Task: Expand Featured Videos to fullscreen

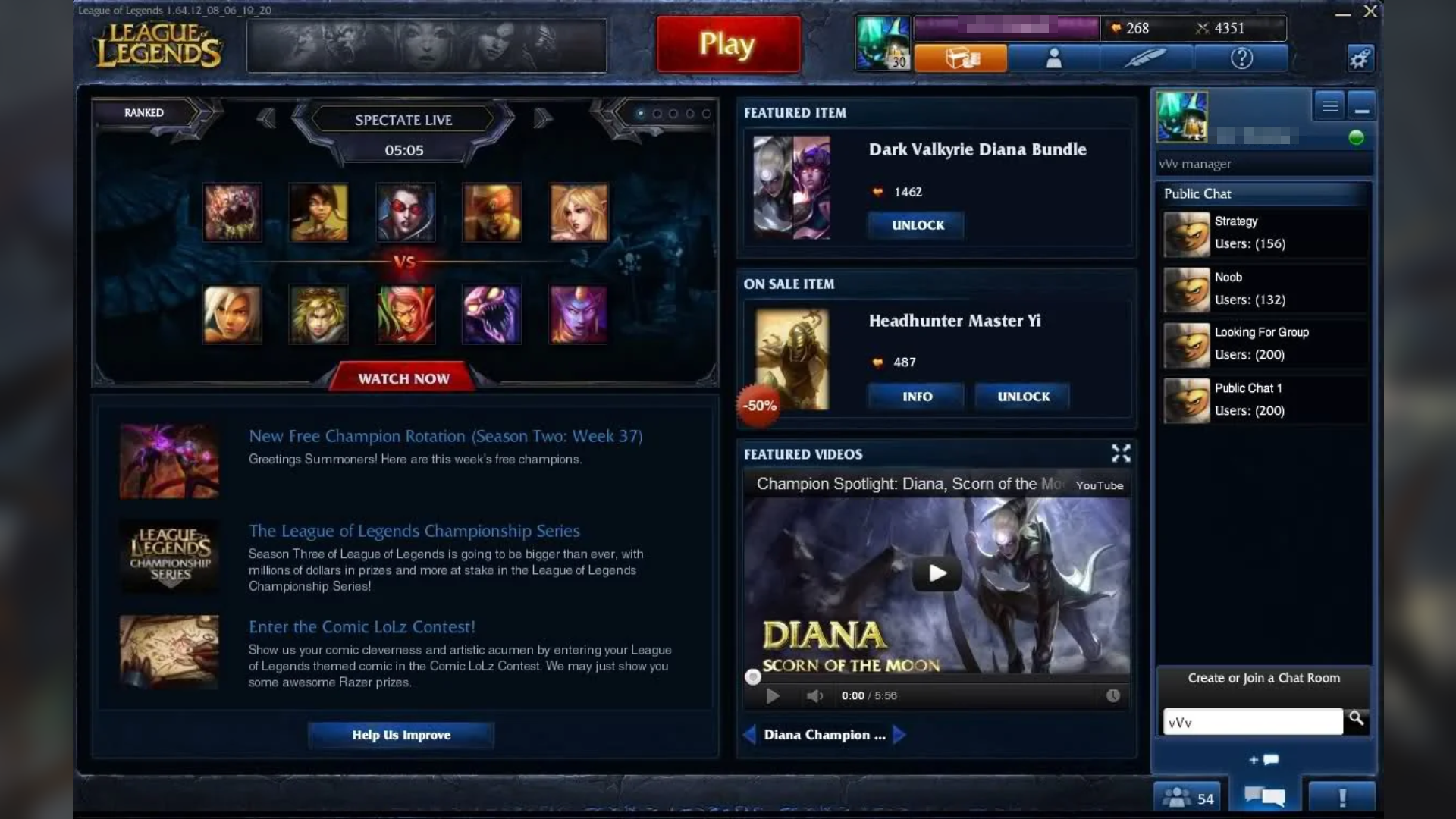Action: click(x=1121, y=453)
